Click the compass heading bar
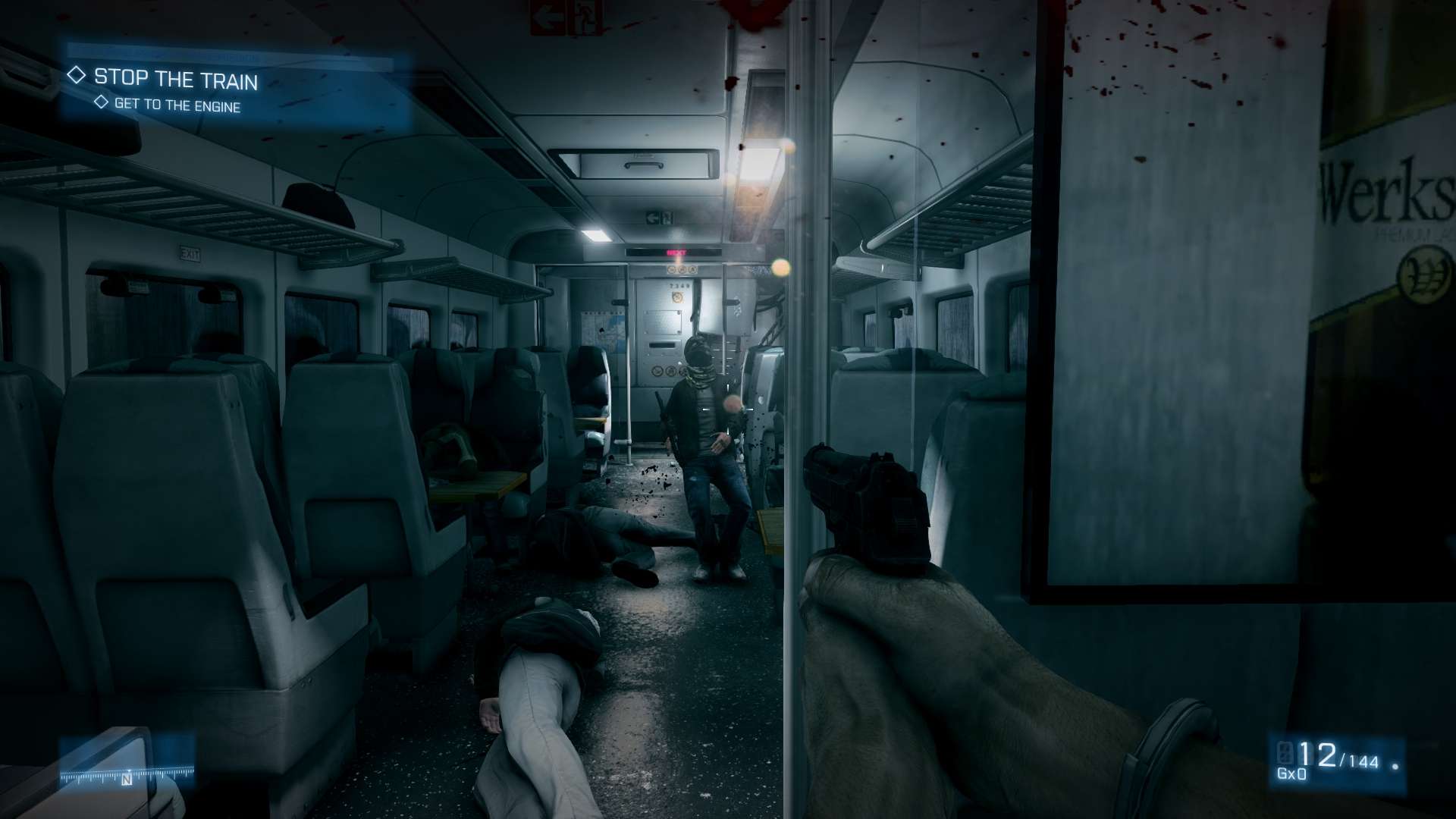Screen dimensions: 1456x819 tap(127, 775)
